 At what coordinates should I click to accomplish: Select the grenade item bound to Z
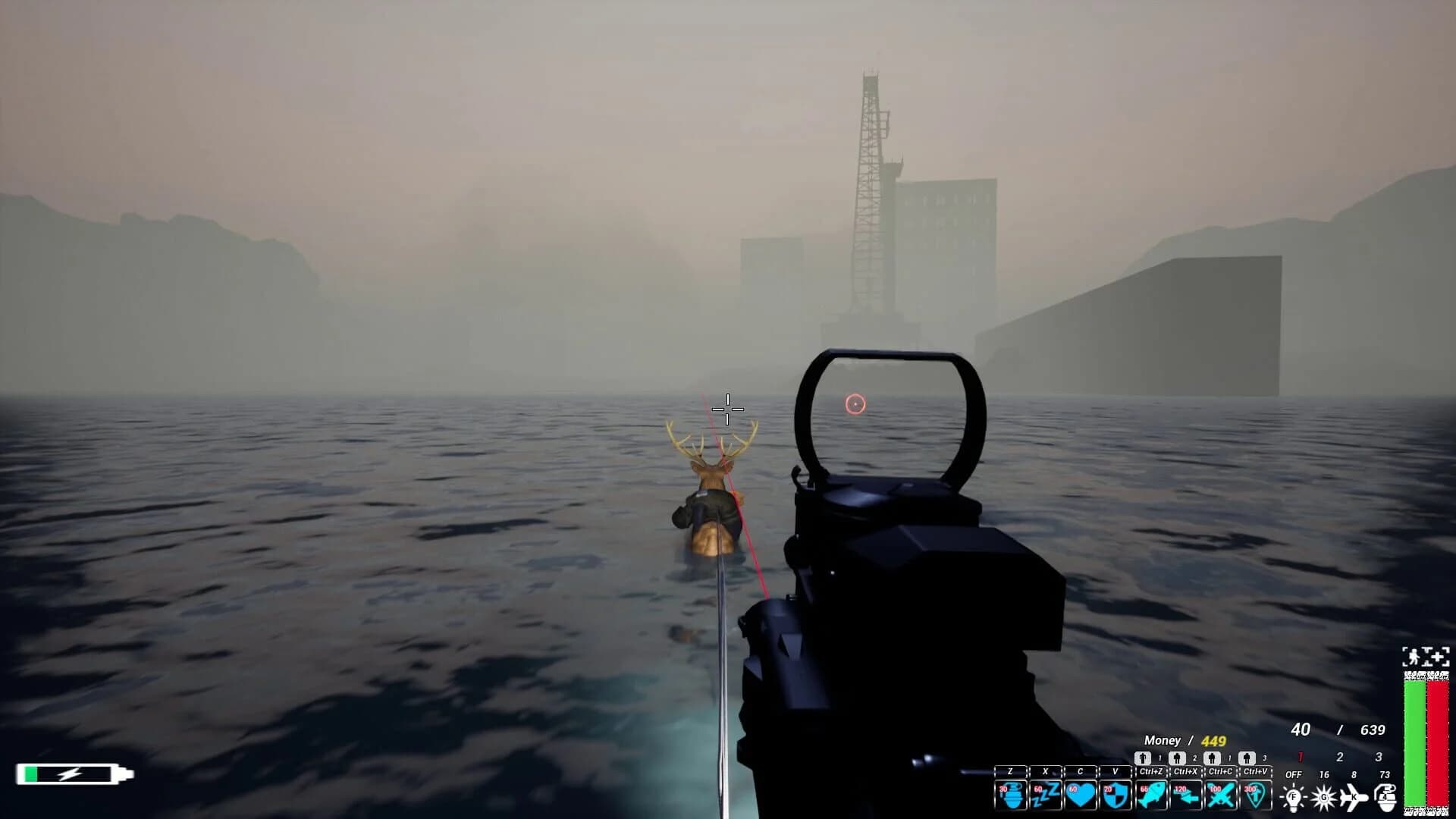pos(1011,796)
